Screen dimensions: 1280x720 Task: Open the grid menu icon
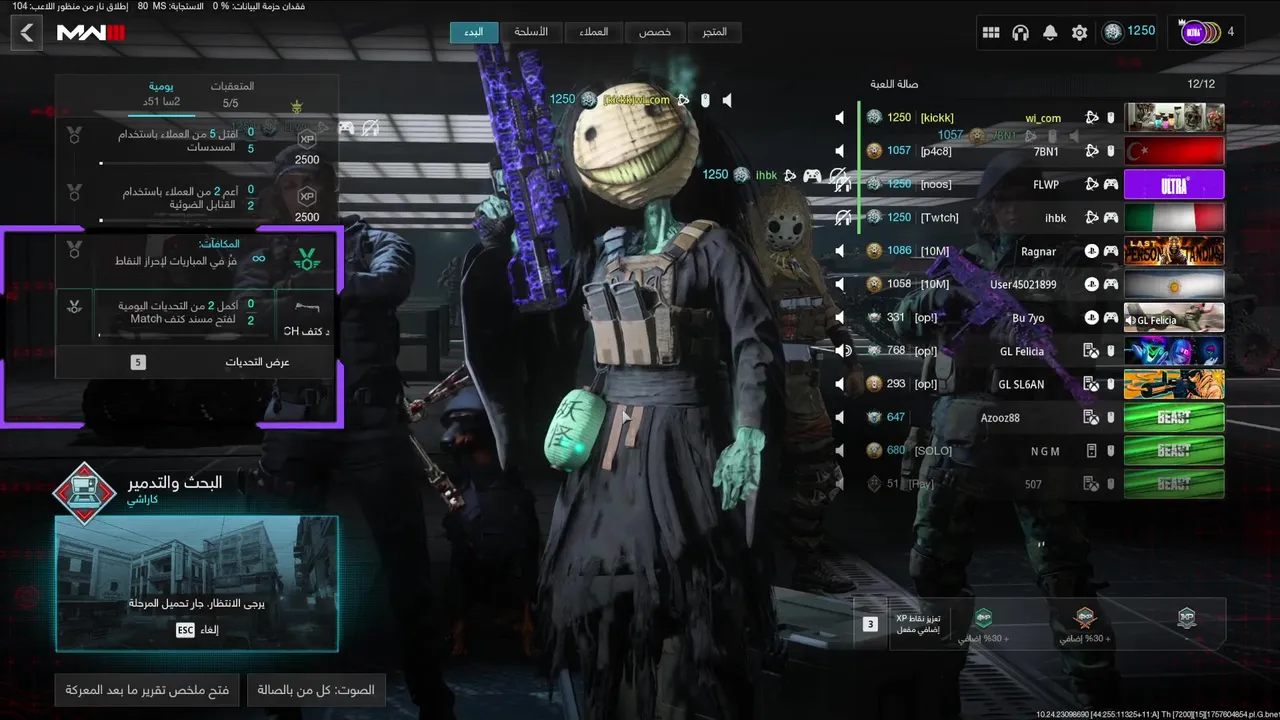(x=991, y=33)
